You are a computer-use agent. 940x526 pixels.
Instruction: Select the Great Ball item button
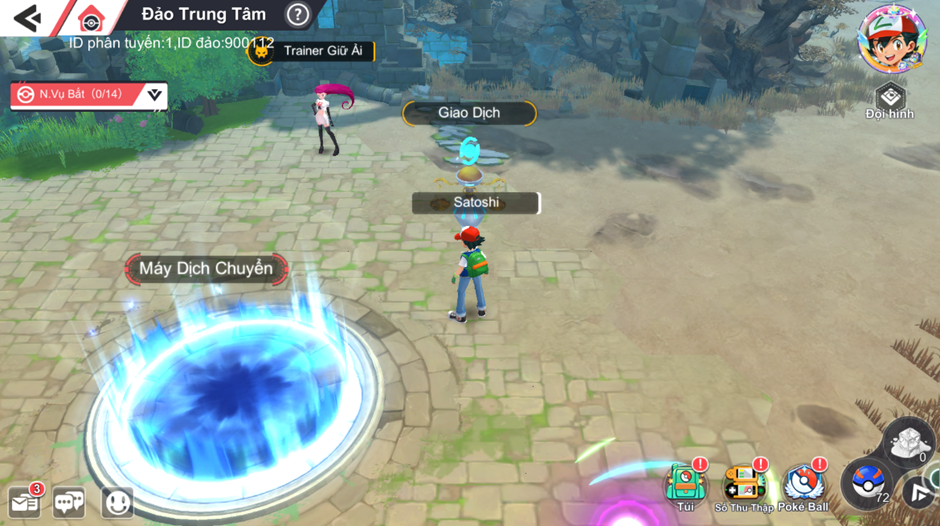[x=865, y=483]
